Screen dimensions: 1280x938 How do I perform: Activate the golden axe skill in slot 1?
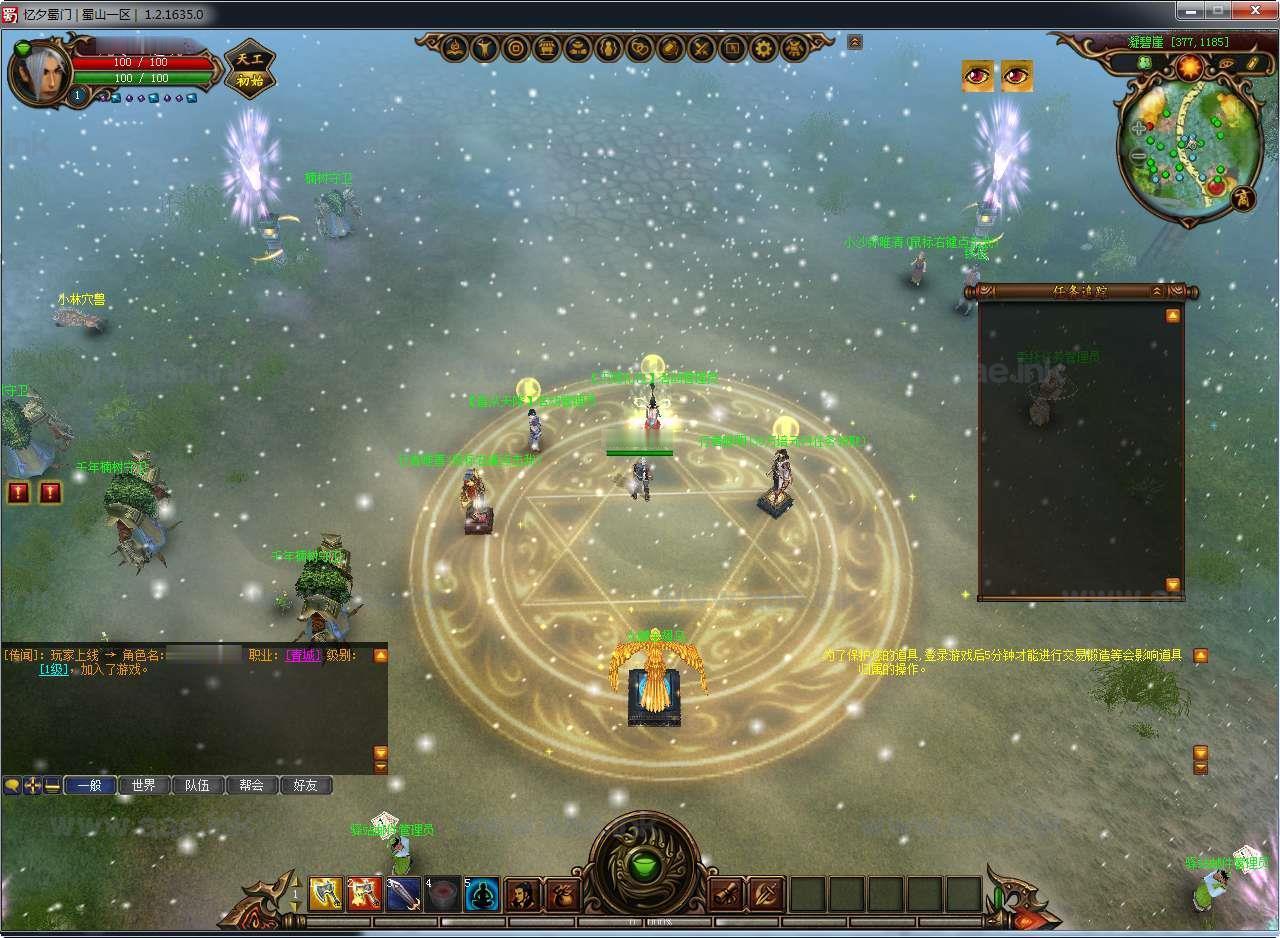point(326,893)
